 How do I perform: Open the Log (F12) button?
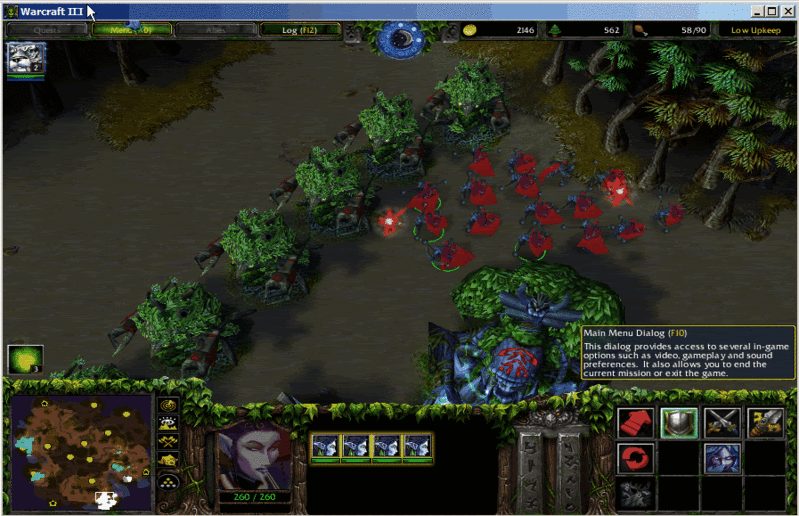click(299, 30)
